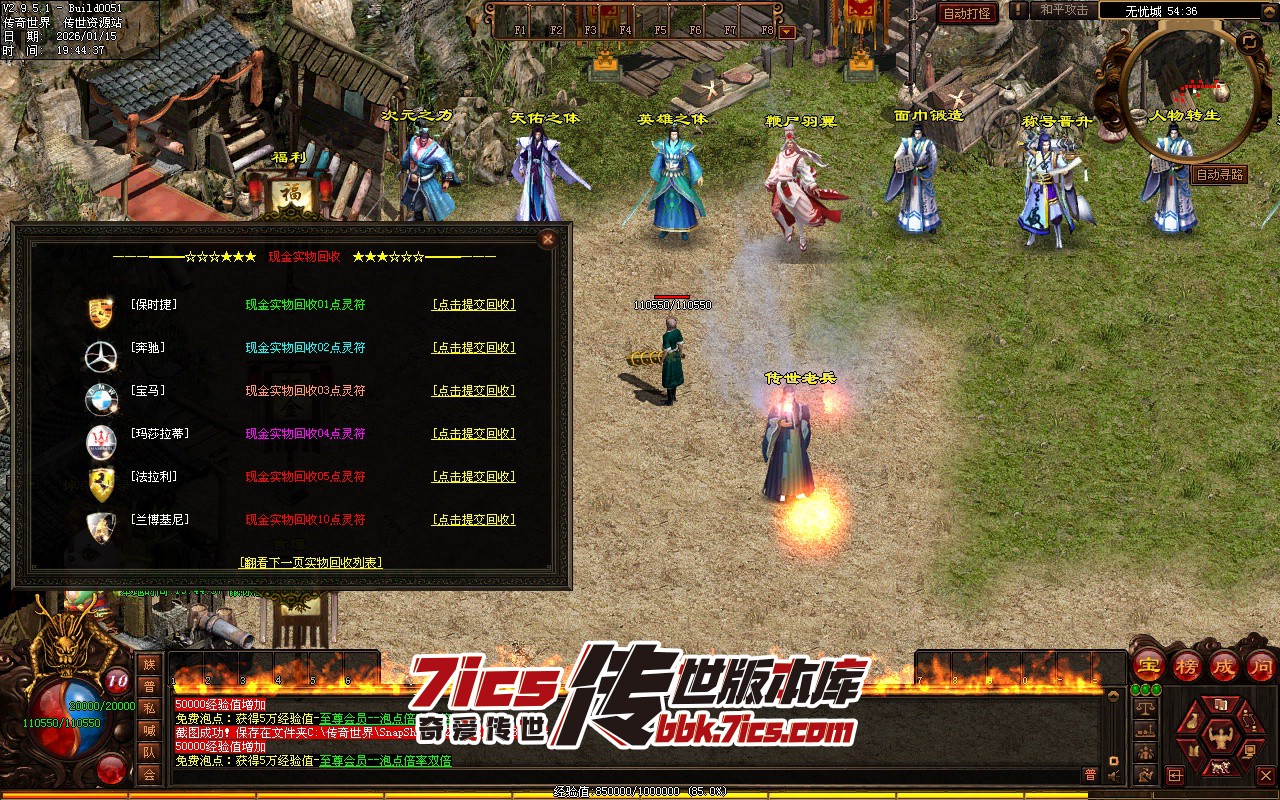Submit recycling for 兰博基尼
This screenshot has height=800, width=1280.
pos(473,520)
